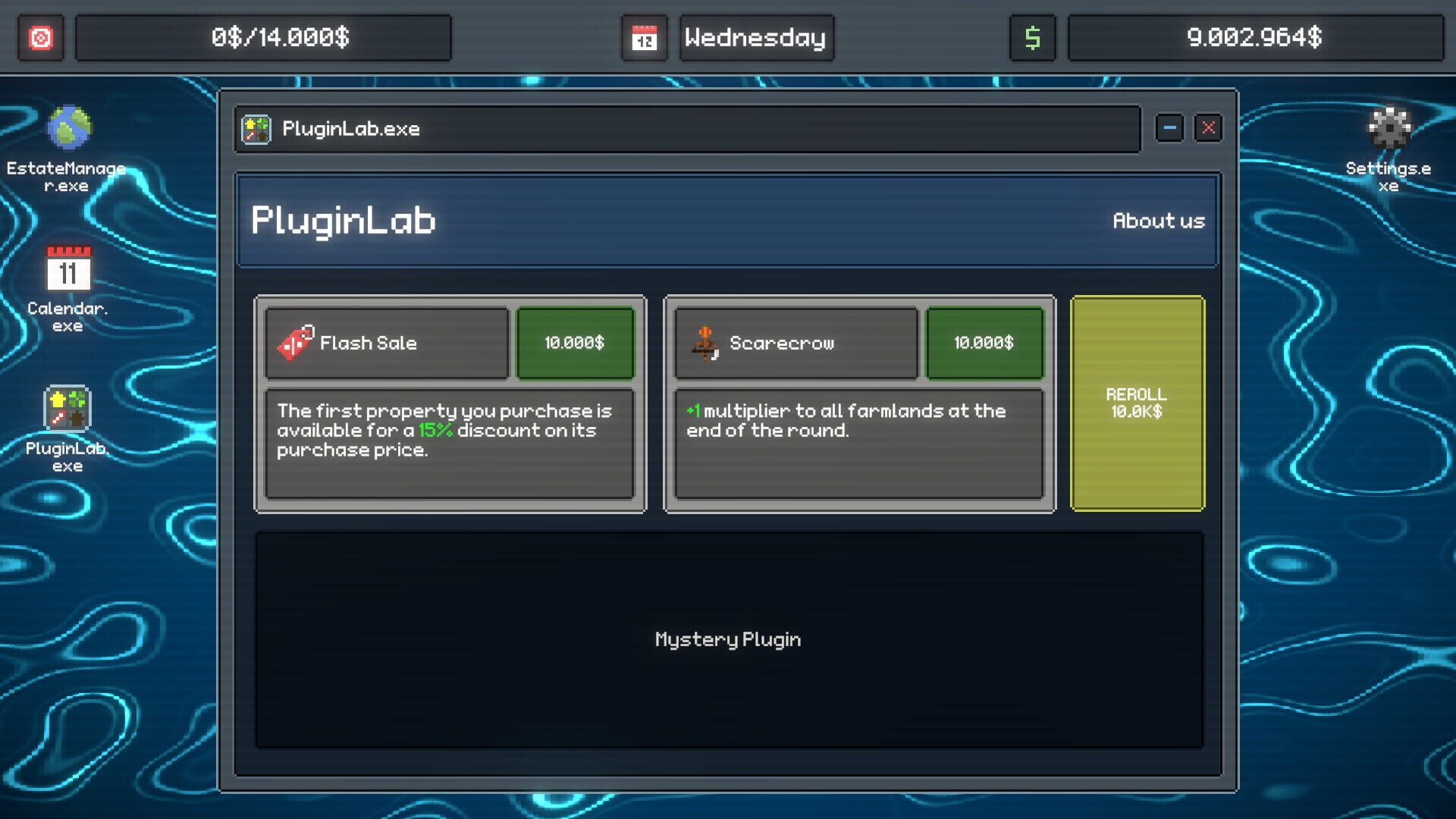
Task: Buy the Flash Sale plugin for 10.000$
Action: click(x=575, y=343)
